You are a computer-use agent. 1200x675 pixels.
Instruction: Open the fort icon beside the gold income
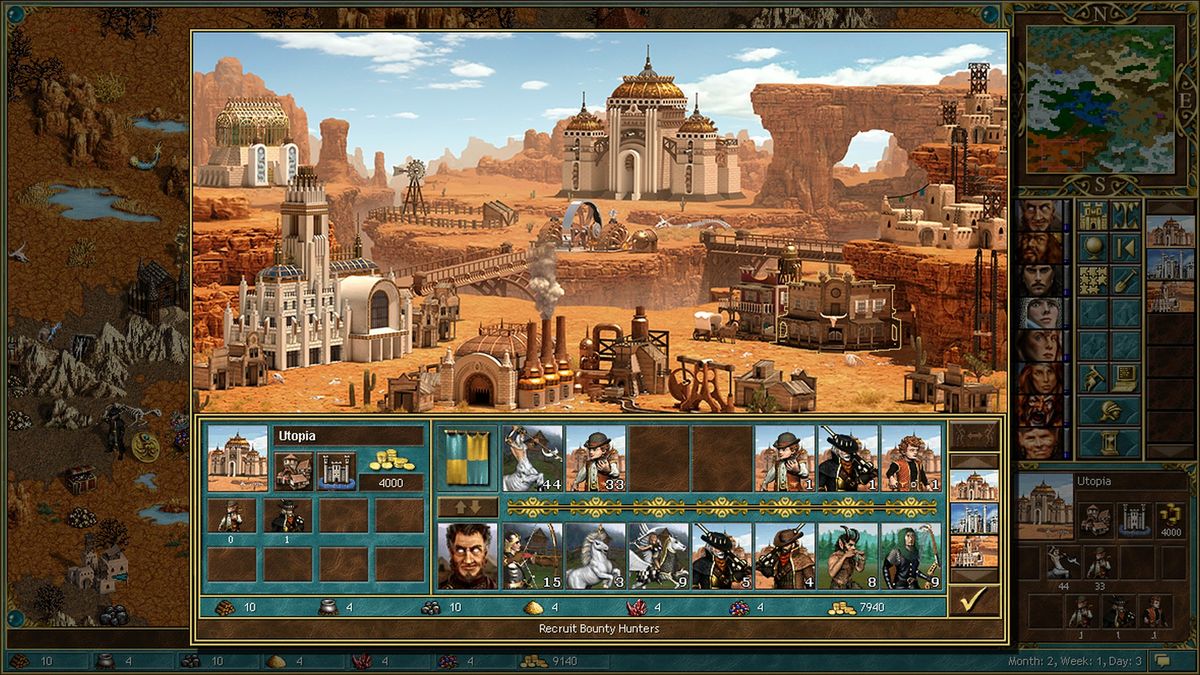point(336,470)
